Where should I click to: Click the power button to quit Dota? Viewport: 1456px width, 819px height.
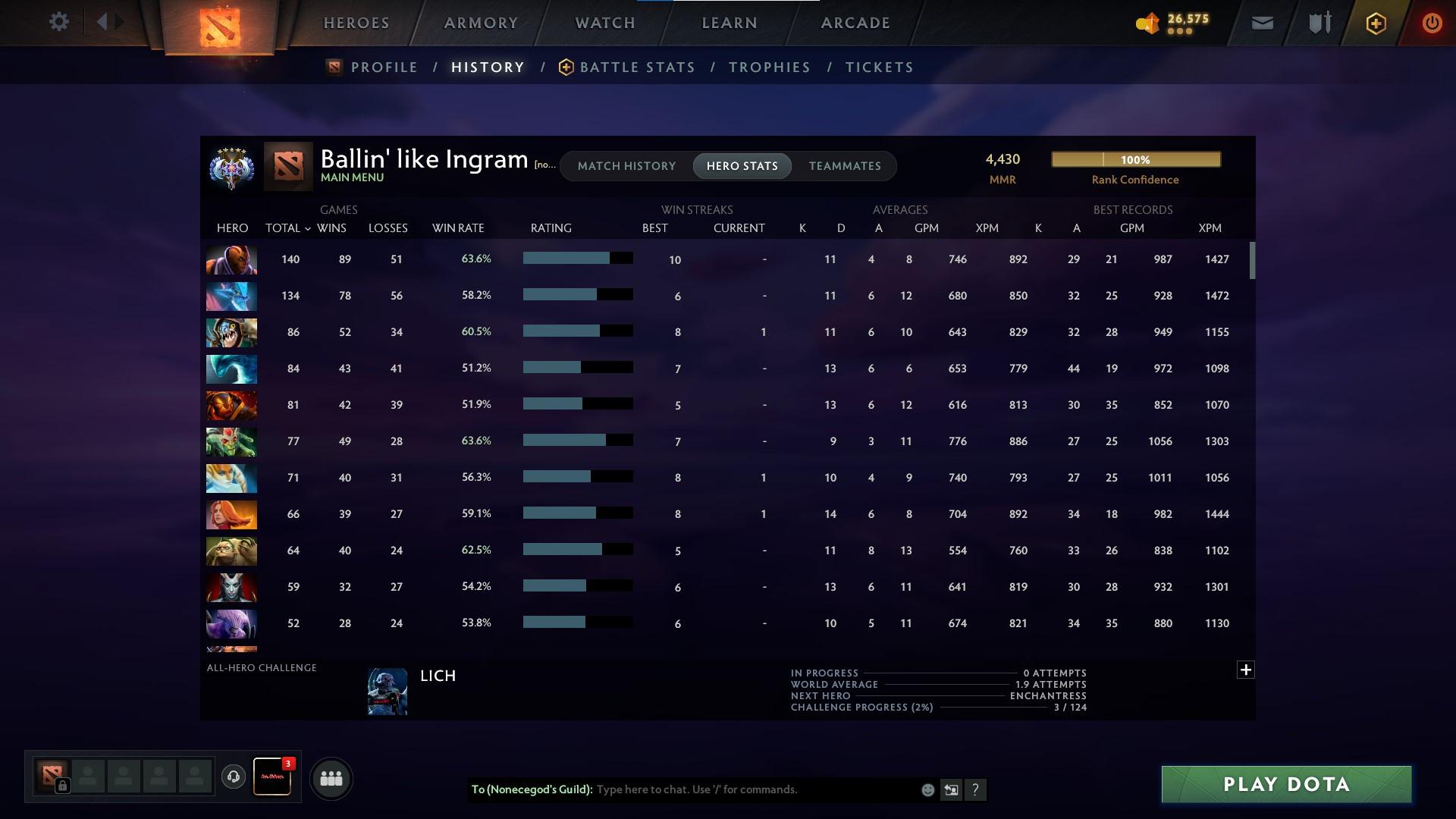[x=1432, y=22]
